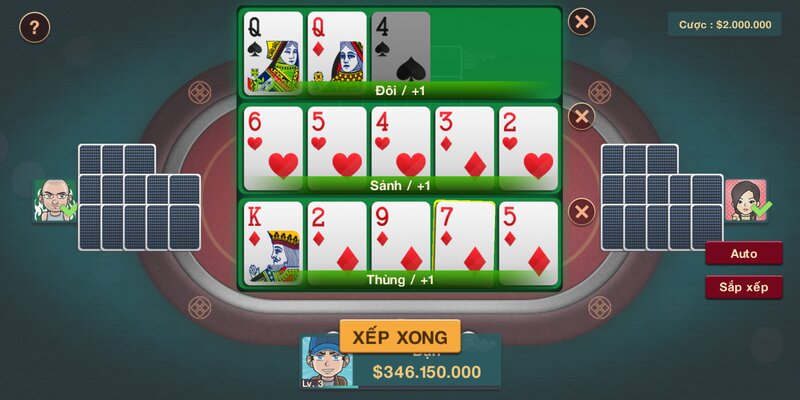Select the 2 of diamonds card
Viewport: 800px width, 400px height.
[336, 240]
